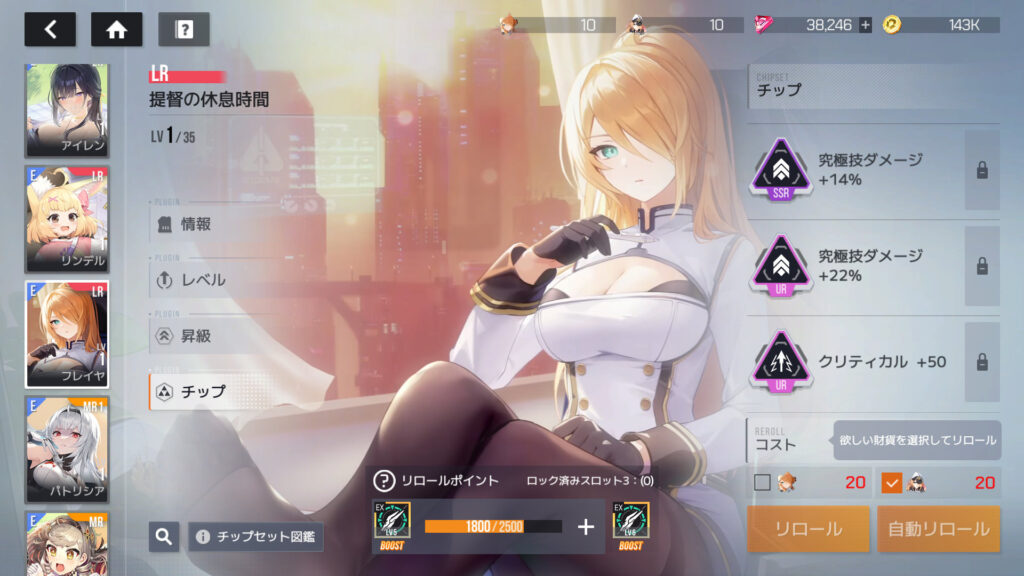Image resolution: width=1024 pixels, height=576 pixels.
Task: Add reroll points with the plus button
Action: [586, 527]
